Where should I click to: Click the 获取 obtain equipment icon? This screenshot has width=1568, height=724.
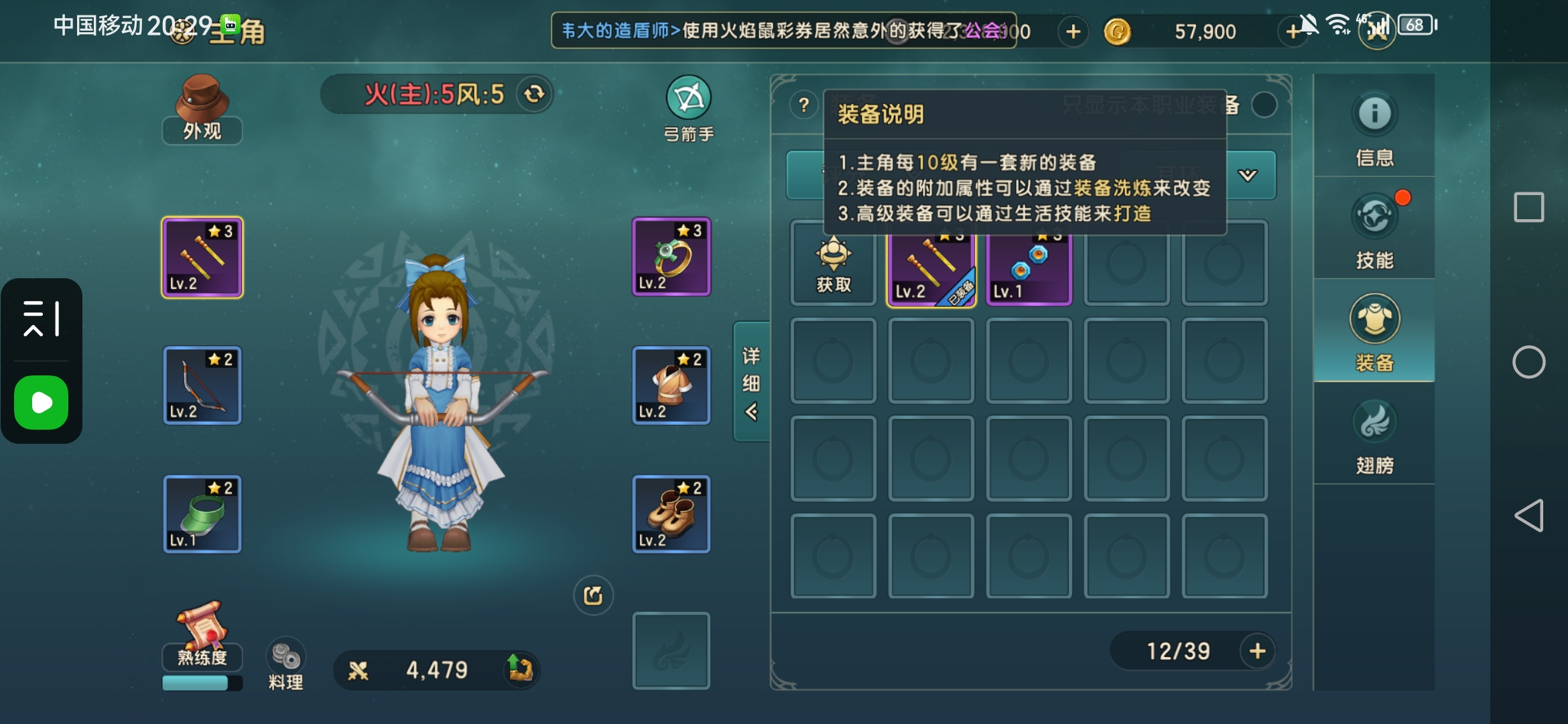click(832, 265)
